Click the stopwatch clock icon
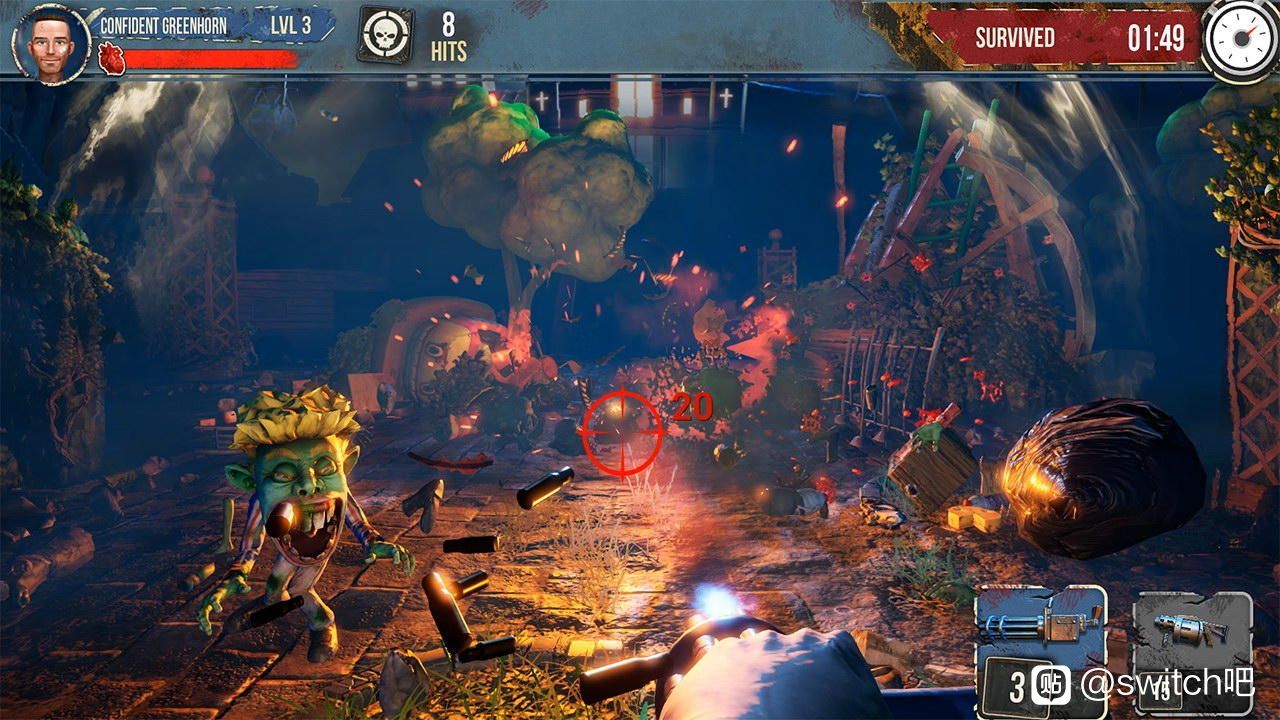Image resolution: width=1280 pixels, height=720 pixels. (1239, 38)
